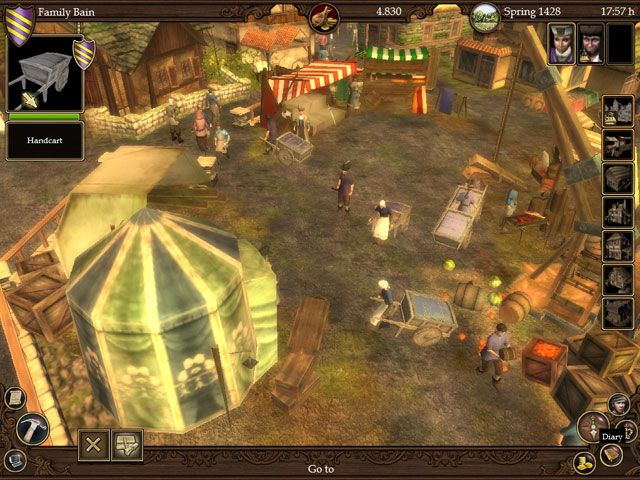Open the computer system options button
The width and height of the screenshot is (640, 480).
click(x=15, y=460)
